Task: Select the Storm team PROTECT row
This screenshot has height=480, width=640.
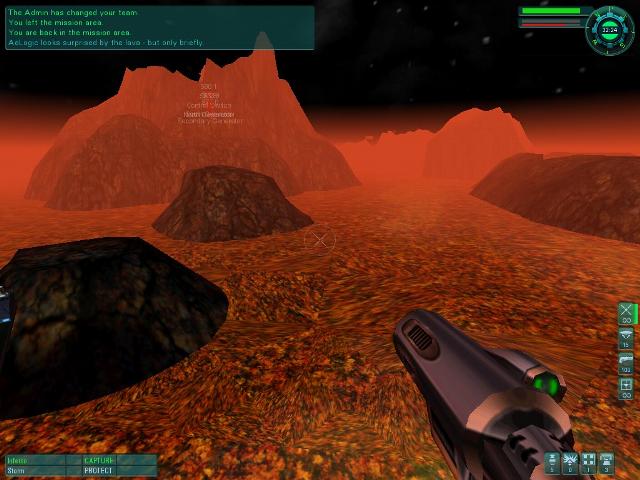Action: pyautogui.click(x=80, y=469)
